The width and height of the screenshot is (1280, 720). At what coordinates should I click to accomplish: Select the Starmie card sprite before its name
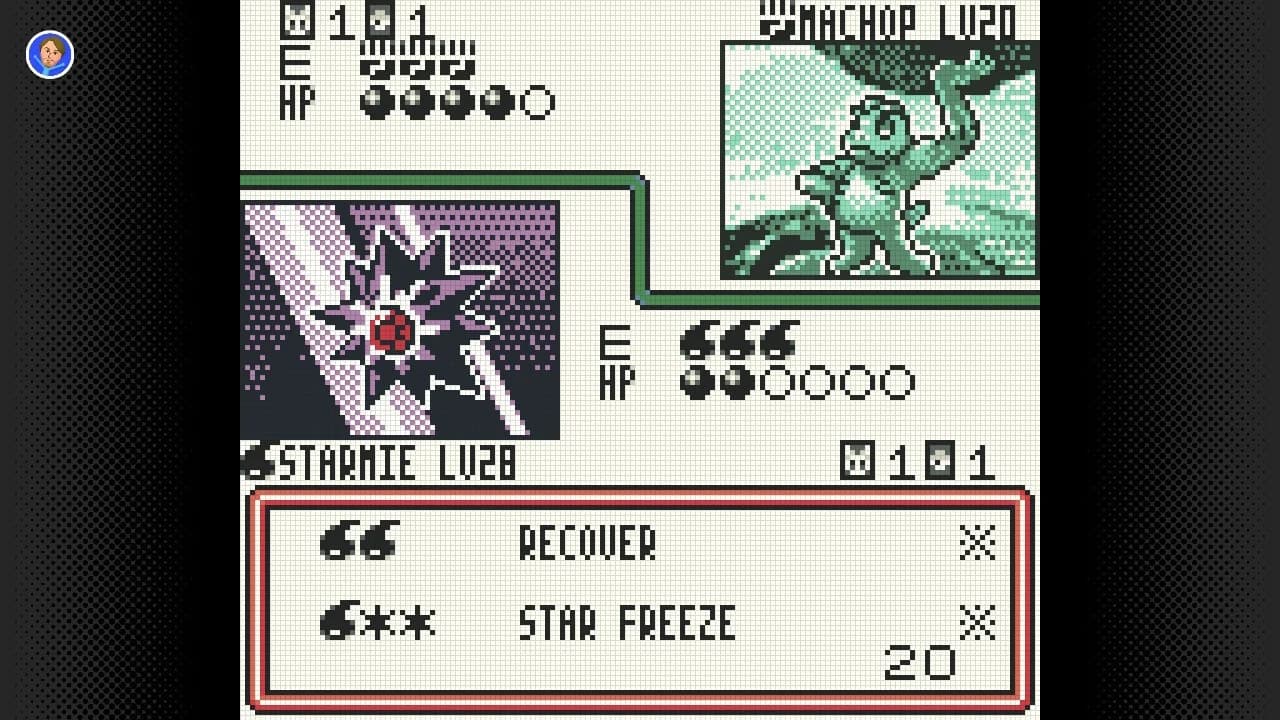[255, 461]
